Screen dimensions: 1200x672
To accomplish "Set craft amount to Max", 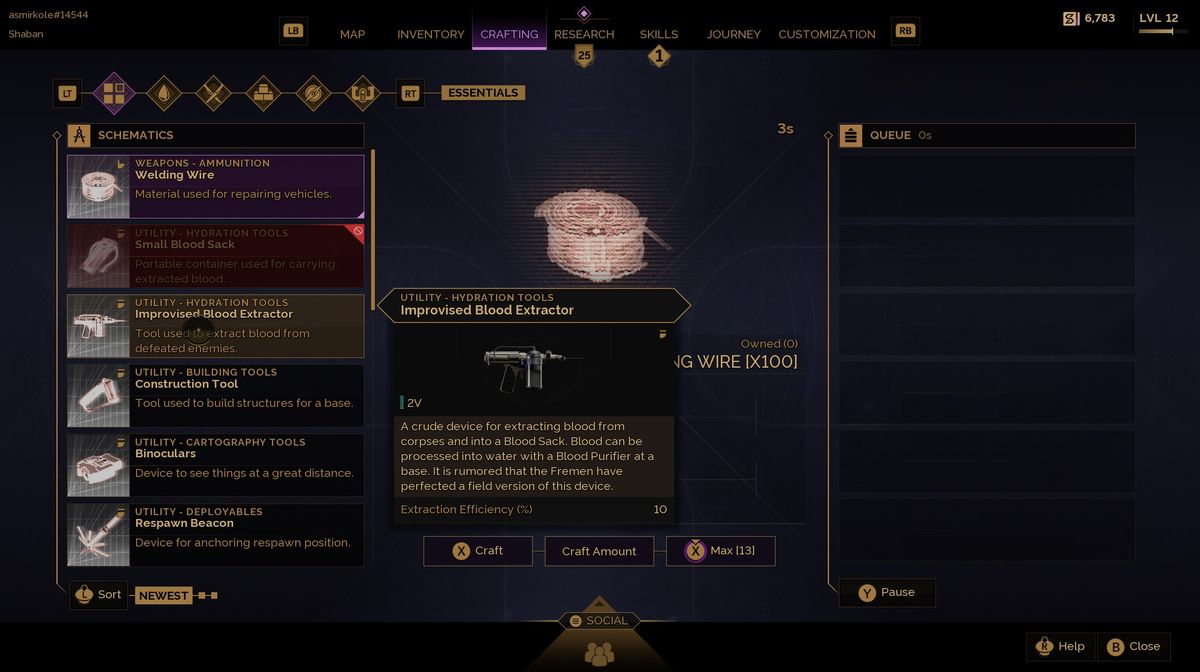I will (x=720, y=551).
